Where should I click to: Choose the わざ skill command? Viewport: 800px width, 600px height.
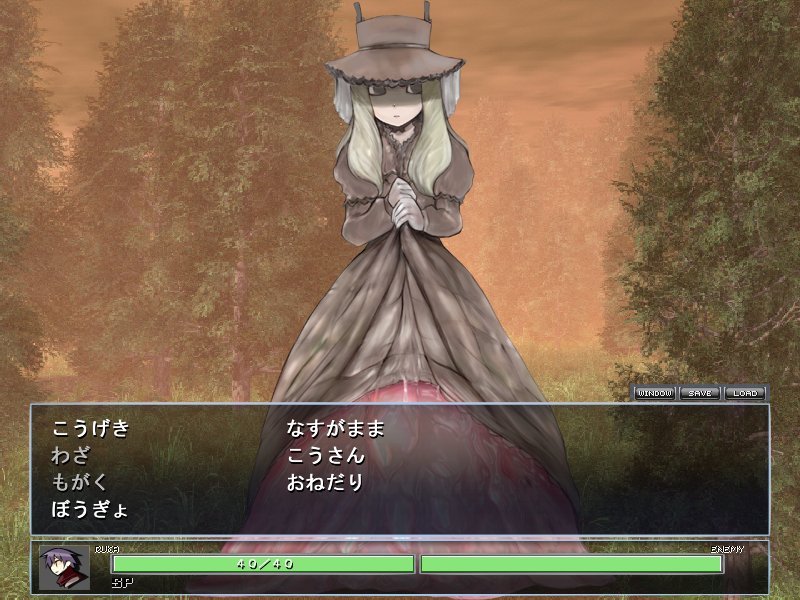tap(71, 456)
